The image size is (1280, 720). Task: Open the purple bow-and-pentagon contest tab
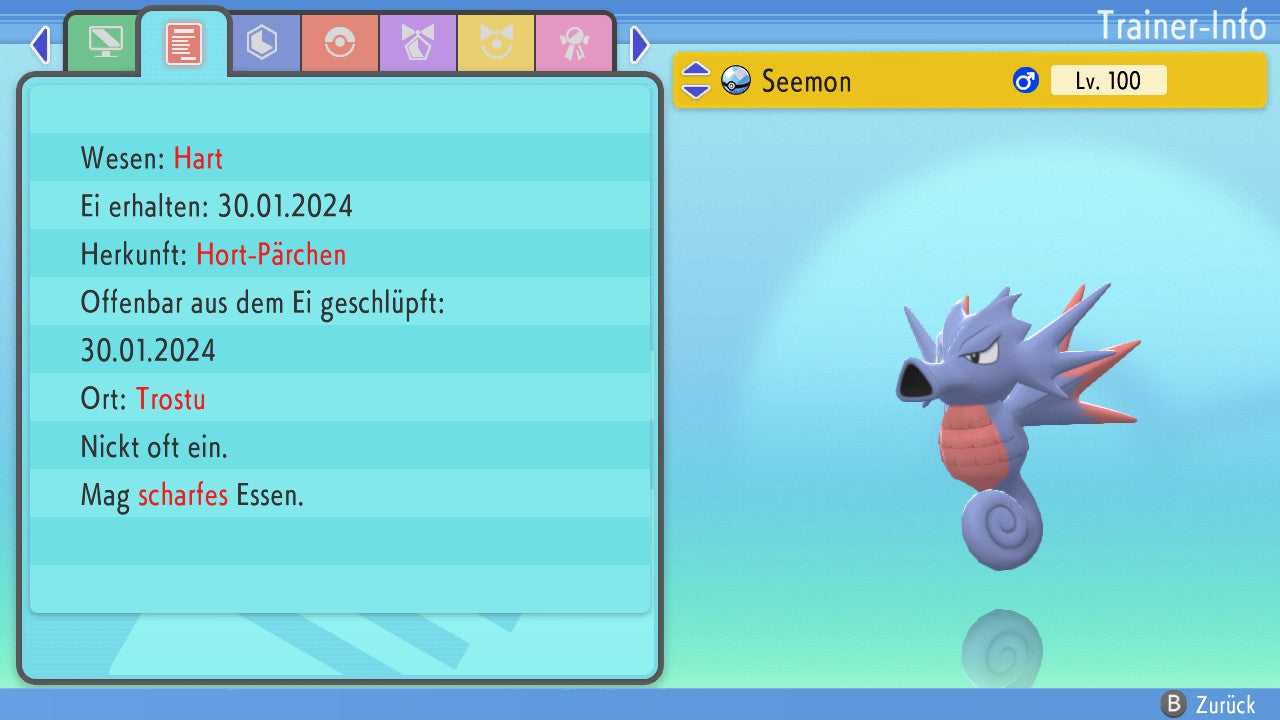[418, 43]
